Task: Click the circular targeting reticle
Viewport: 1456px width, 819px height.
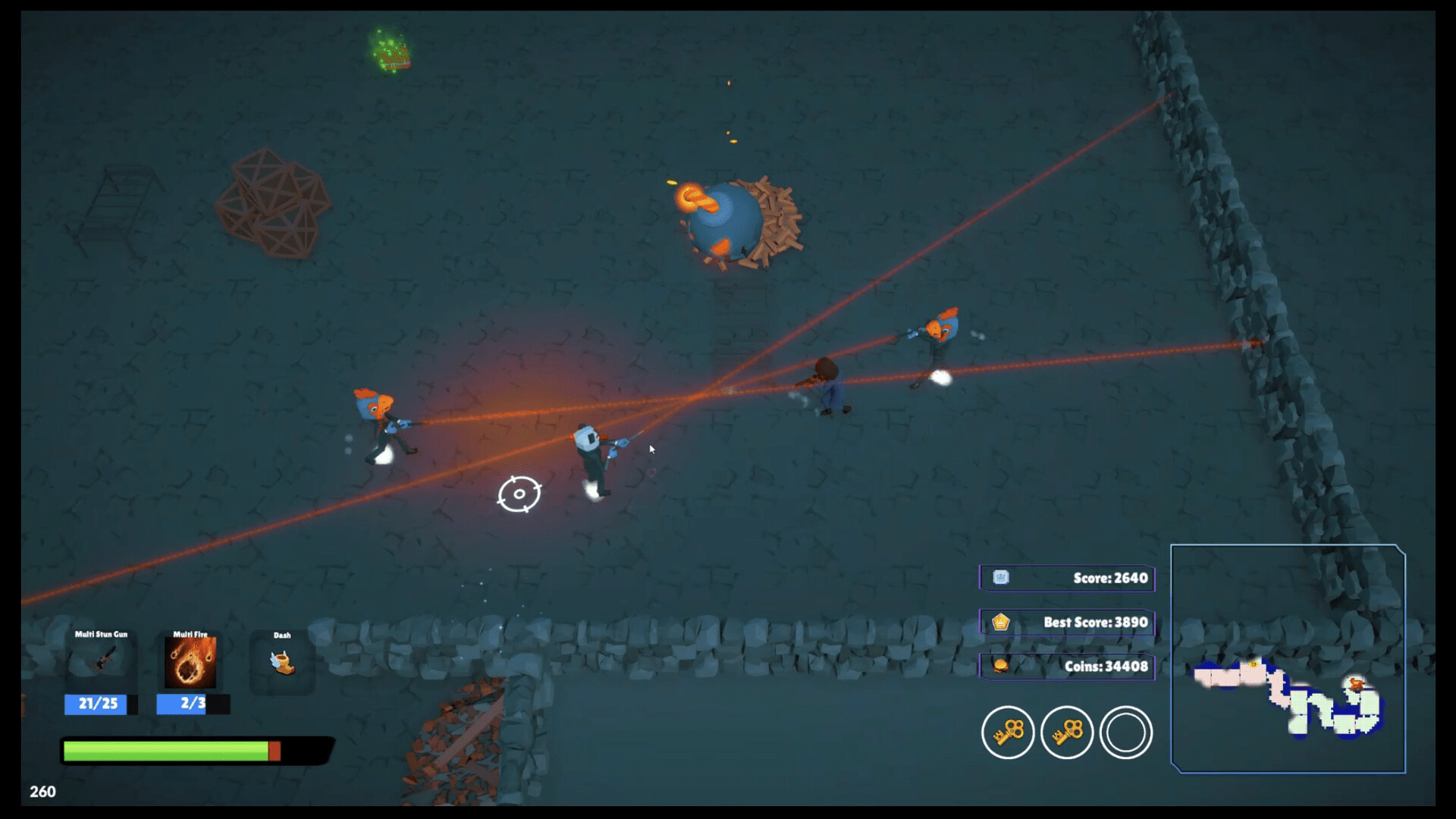Action: click(x=519, y=493)
